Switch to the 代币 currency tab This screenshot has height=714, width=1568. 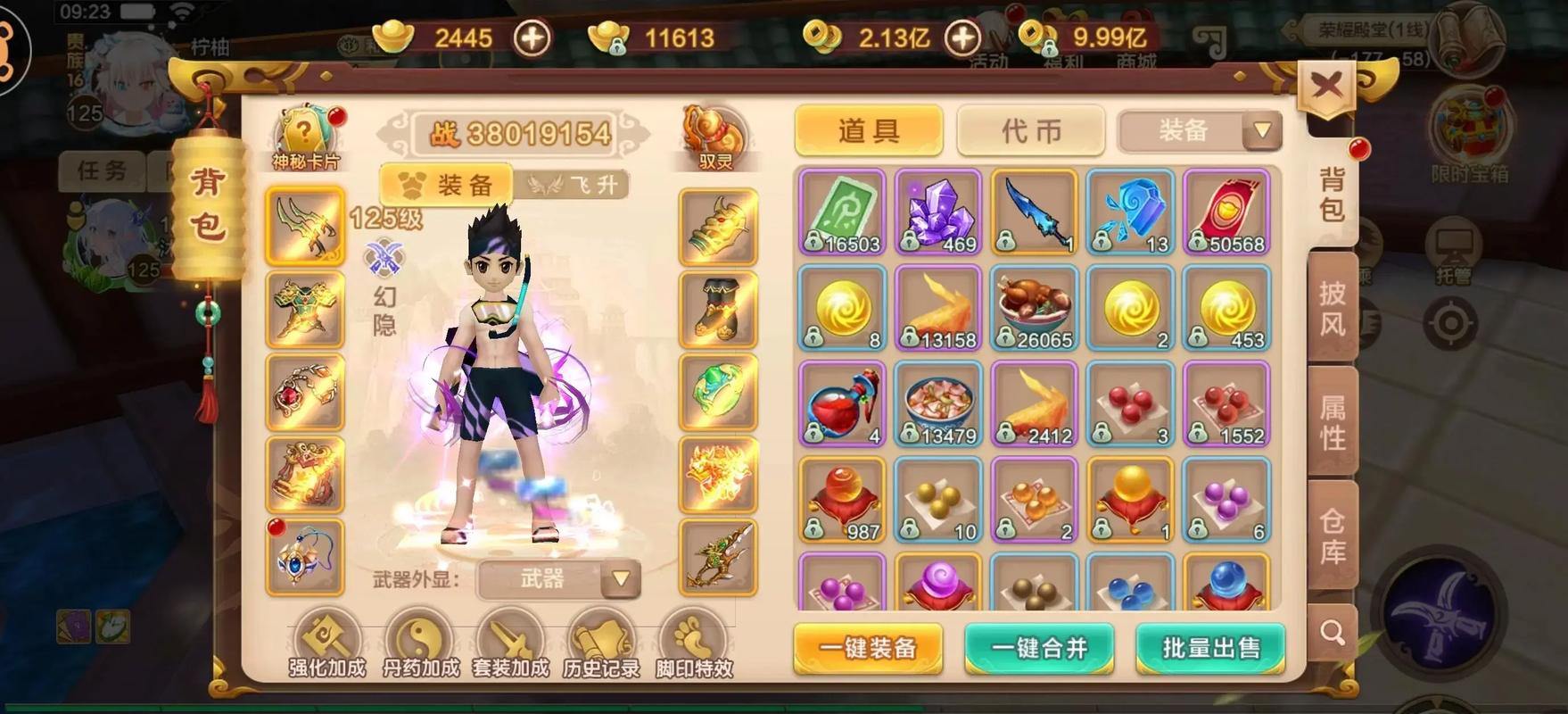[x=1030, y=130]
